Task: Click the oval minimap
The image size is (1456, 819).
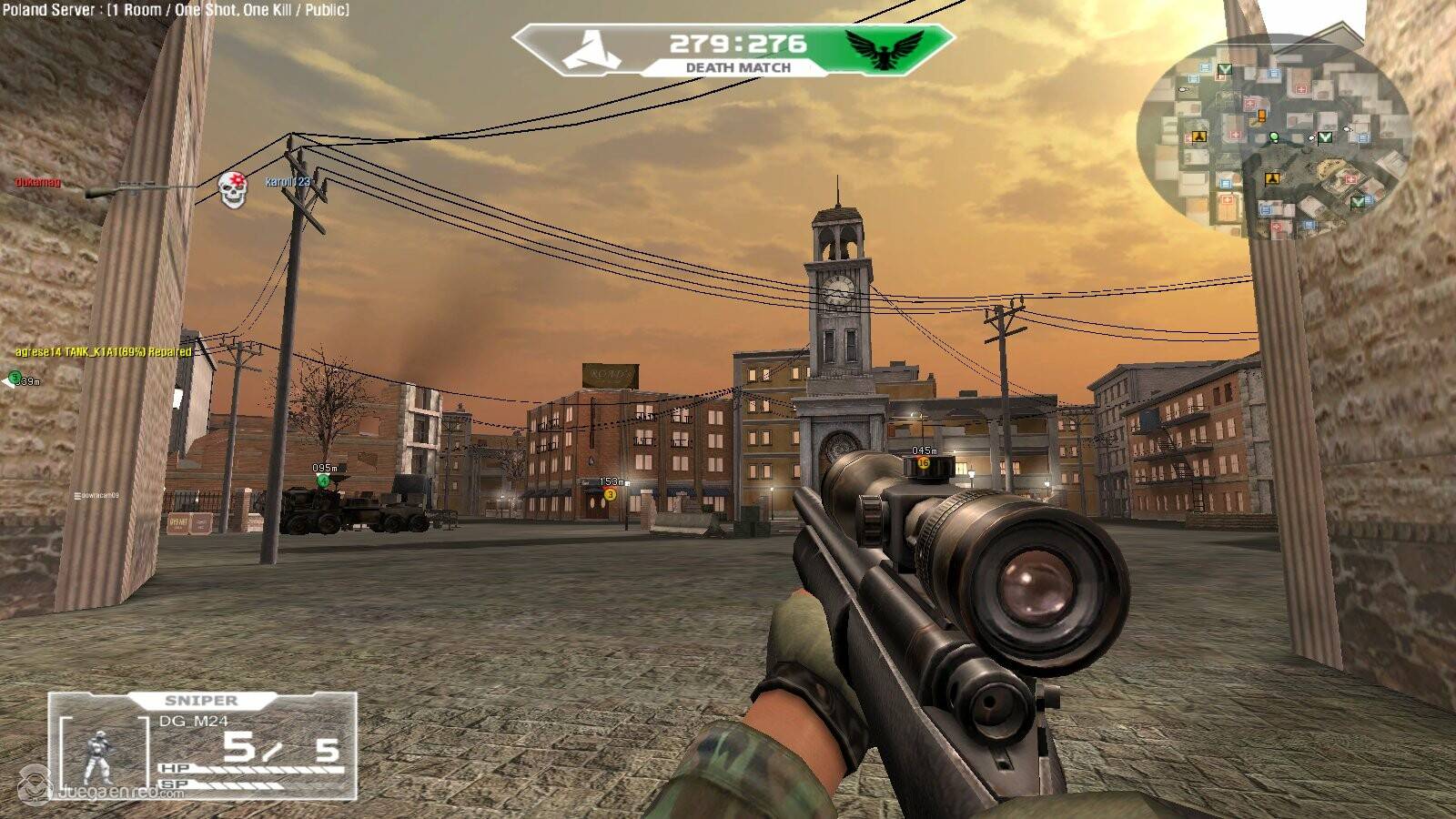Action: click(1272, 136)
